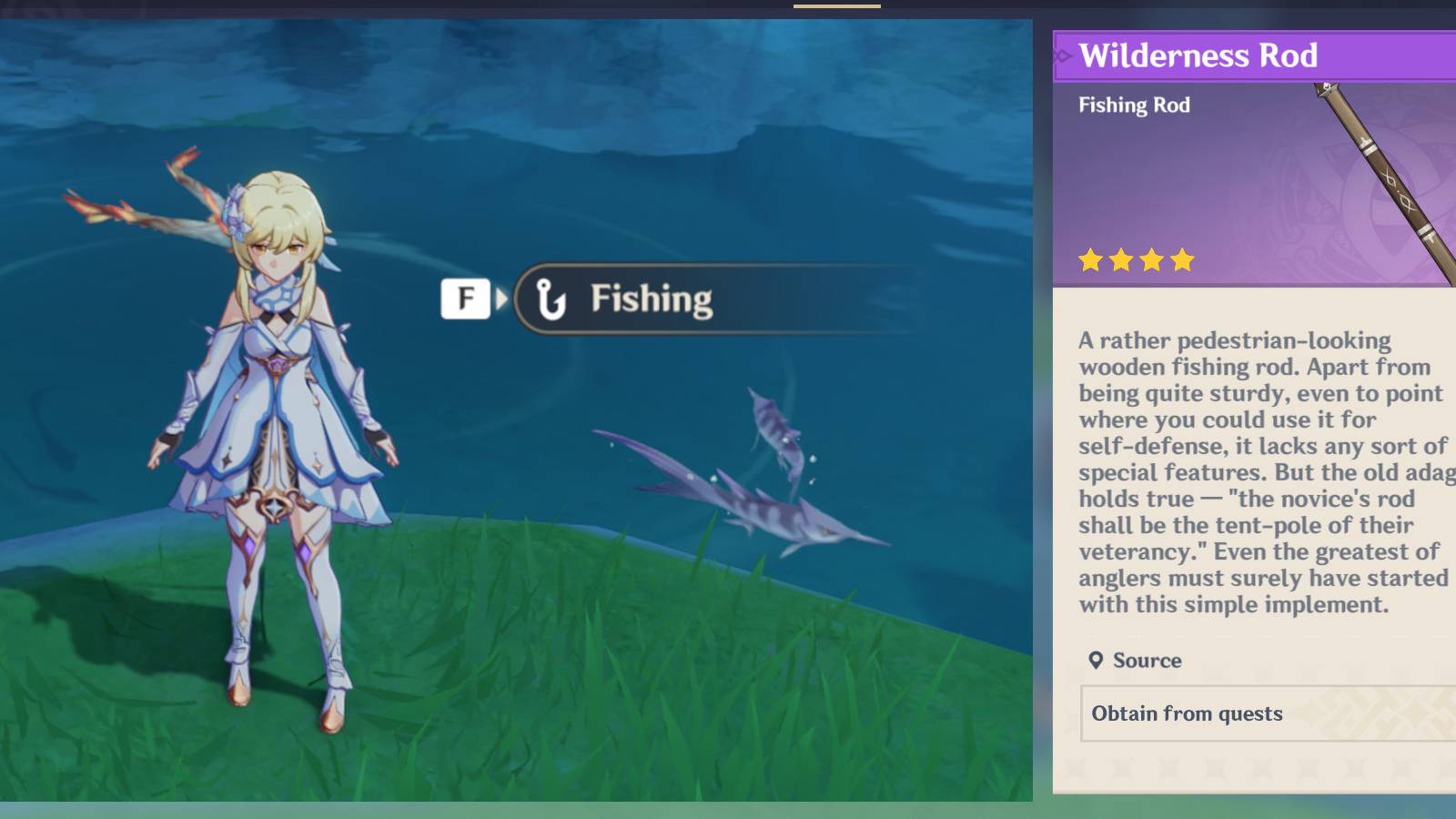The height and width of the screenshot is (819, 1456).
Task: Select the second rarity star
Action: (x=1121, y=261)
